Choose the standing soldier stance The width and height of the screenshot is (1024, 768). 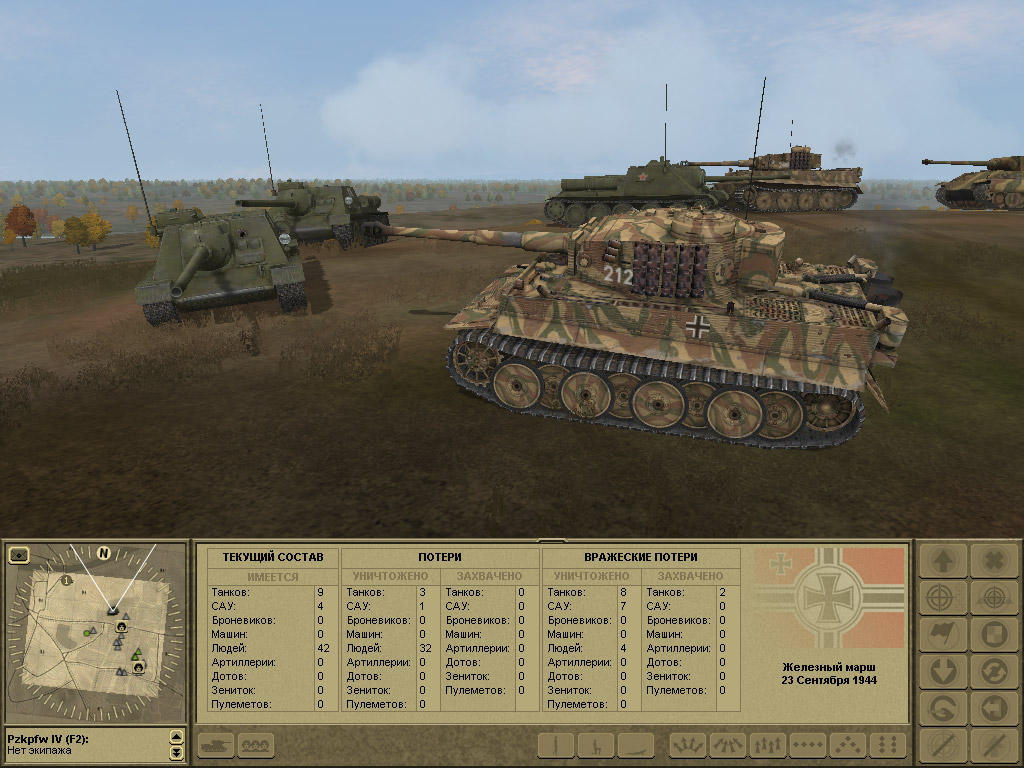[557, 745]
